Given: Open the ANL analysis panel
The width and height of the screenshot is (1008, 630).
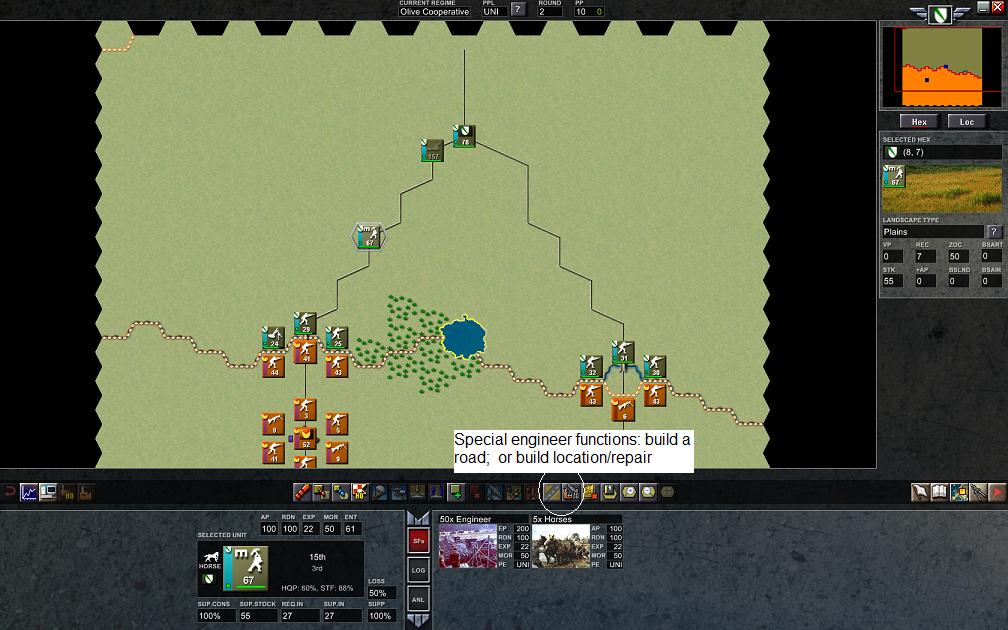Looking at the screenshot, I should coord(419,597).
